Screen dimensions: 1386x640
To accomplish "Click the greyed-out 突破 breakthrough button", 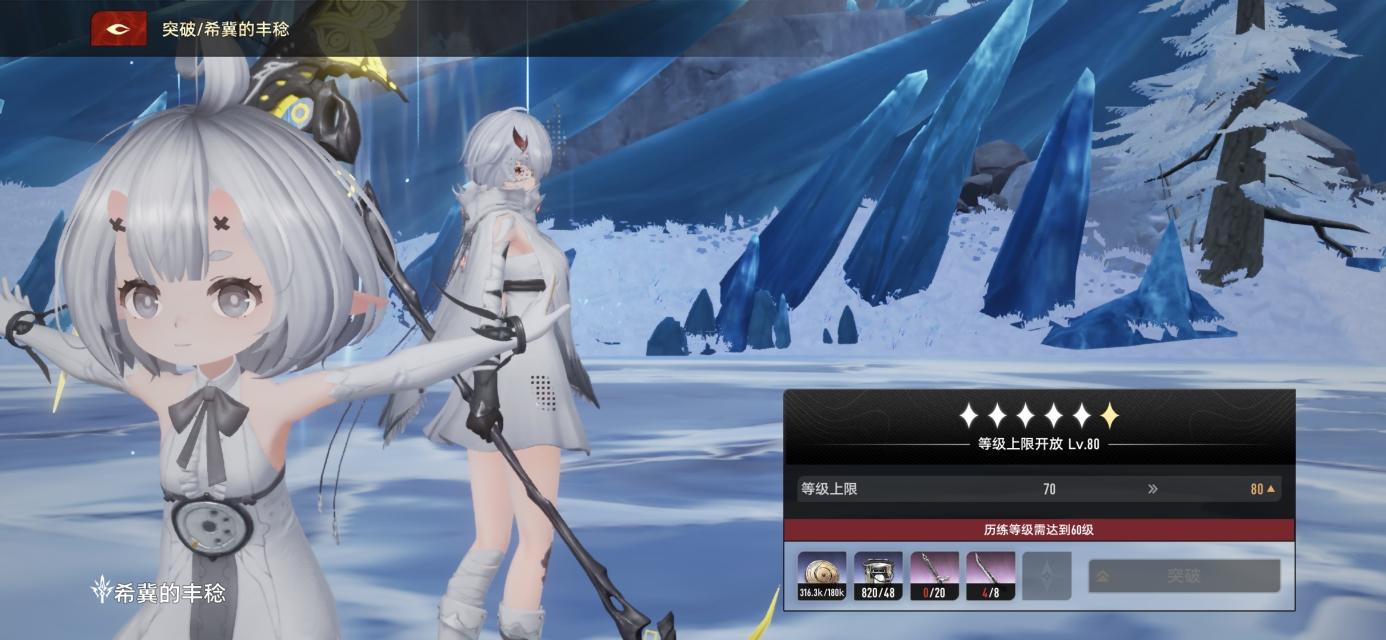I will coord(1183,576).
